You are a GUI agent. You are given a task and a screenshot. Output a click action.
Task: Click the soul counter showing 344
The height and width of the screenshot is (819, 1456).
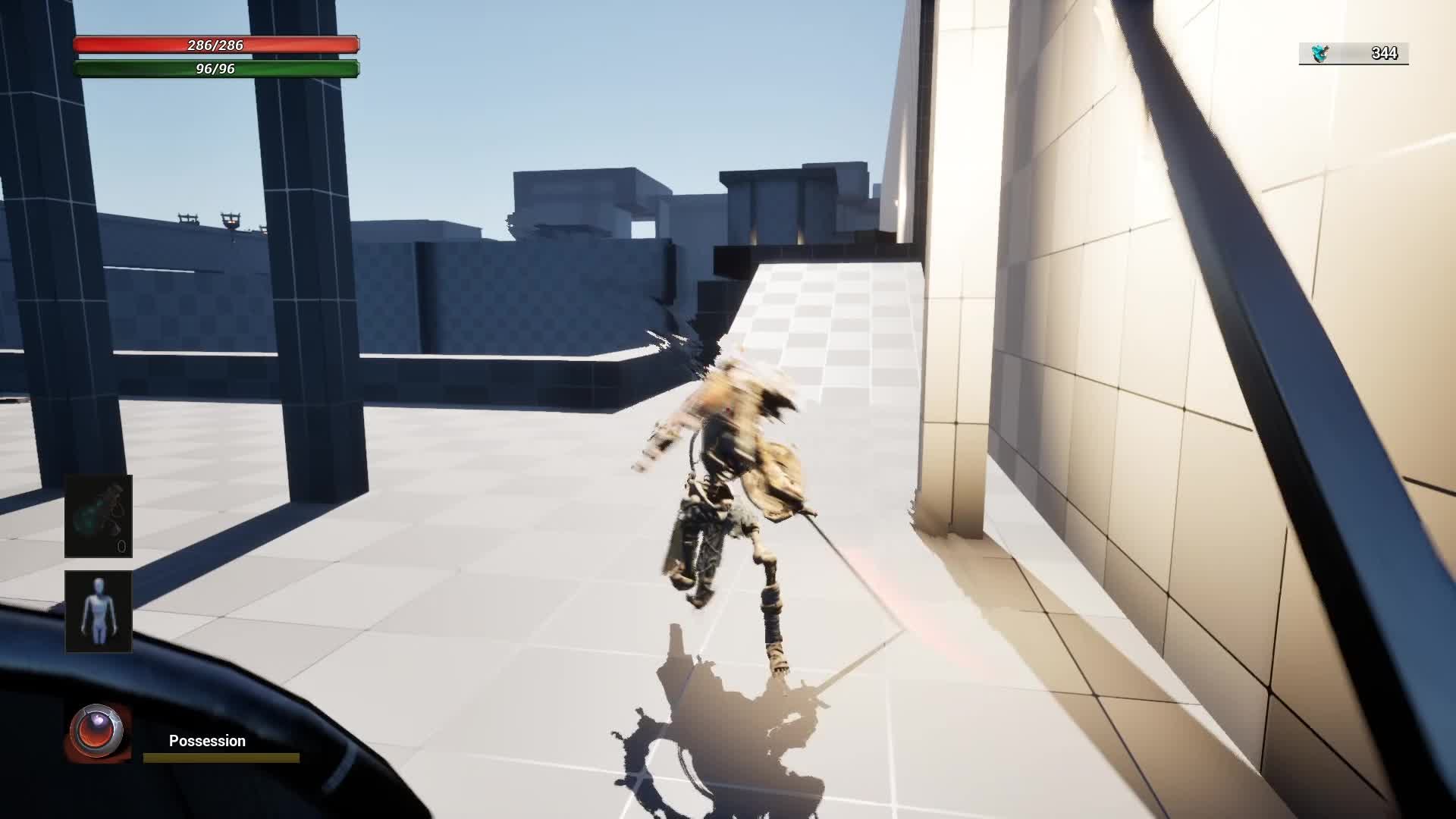1383,52
